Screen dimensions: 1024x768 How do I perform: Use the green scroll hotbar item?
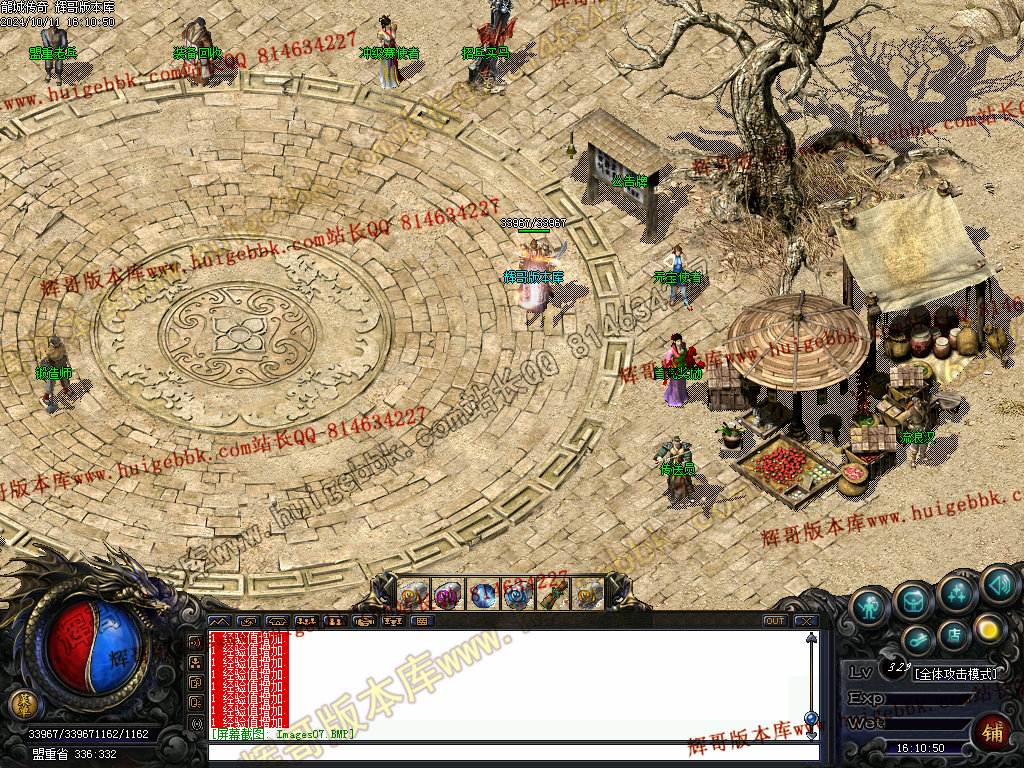(552, 596)
